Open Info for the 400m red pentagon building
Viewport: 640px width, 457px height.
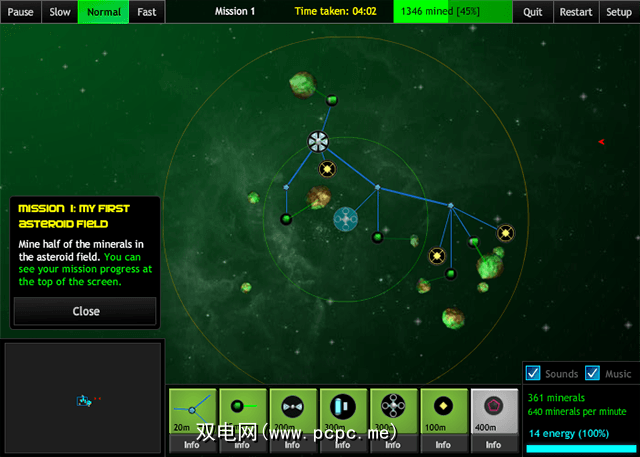click(x=494, y=444)
